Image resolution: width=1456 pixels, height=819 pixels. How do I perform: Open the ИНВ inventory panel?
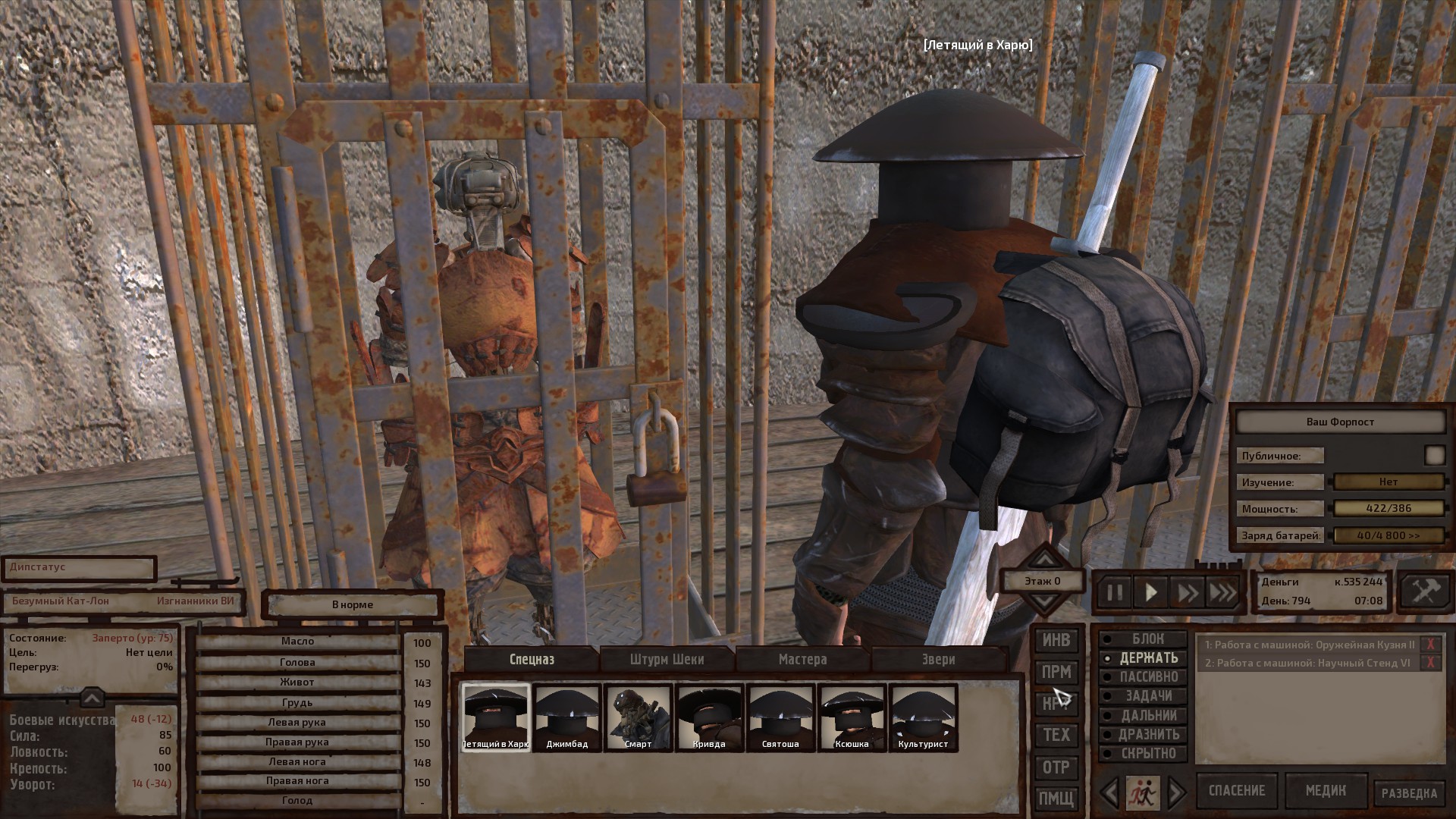tap(1056, 640)
